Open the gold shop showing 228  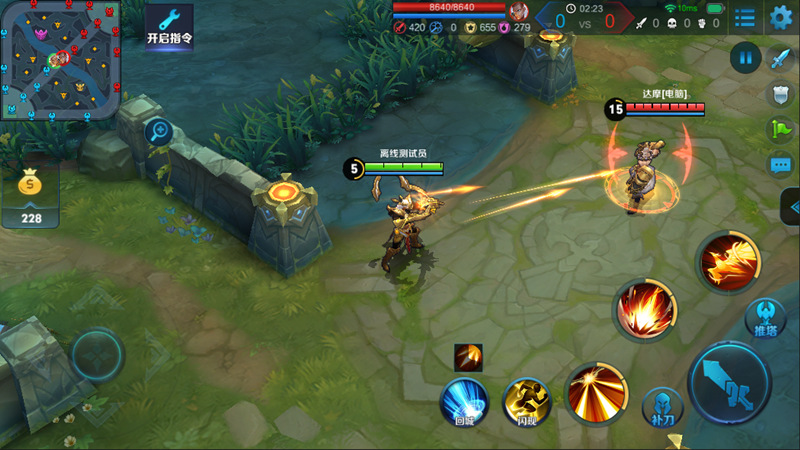coord(31,196)
